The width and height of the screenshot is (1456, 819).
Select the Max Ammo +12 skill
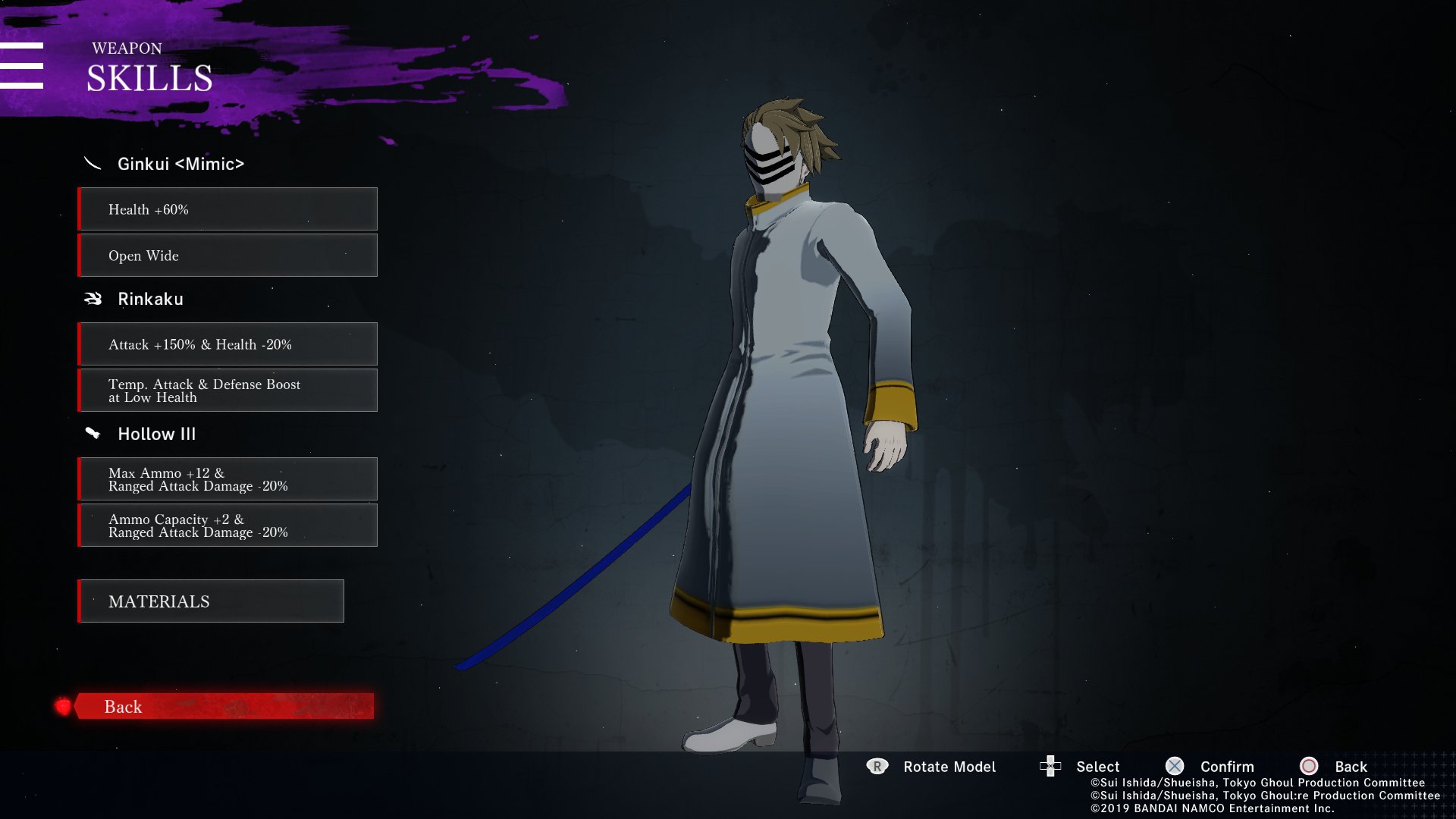[x=227, y=479]
